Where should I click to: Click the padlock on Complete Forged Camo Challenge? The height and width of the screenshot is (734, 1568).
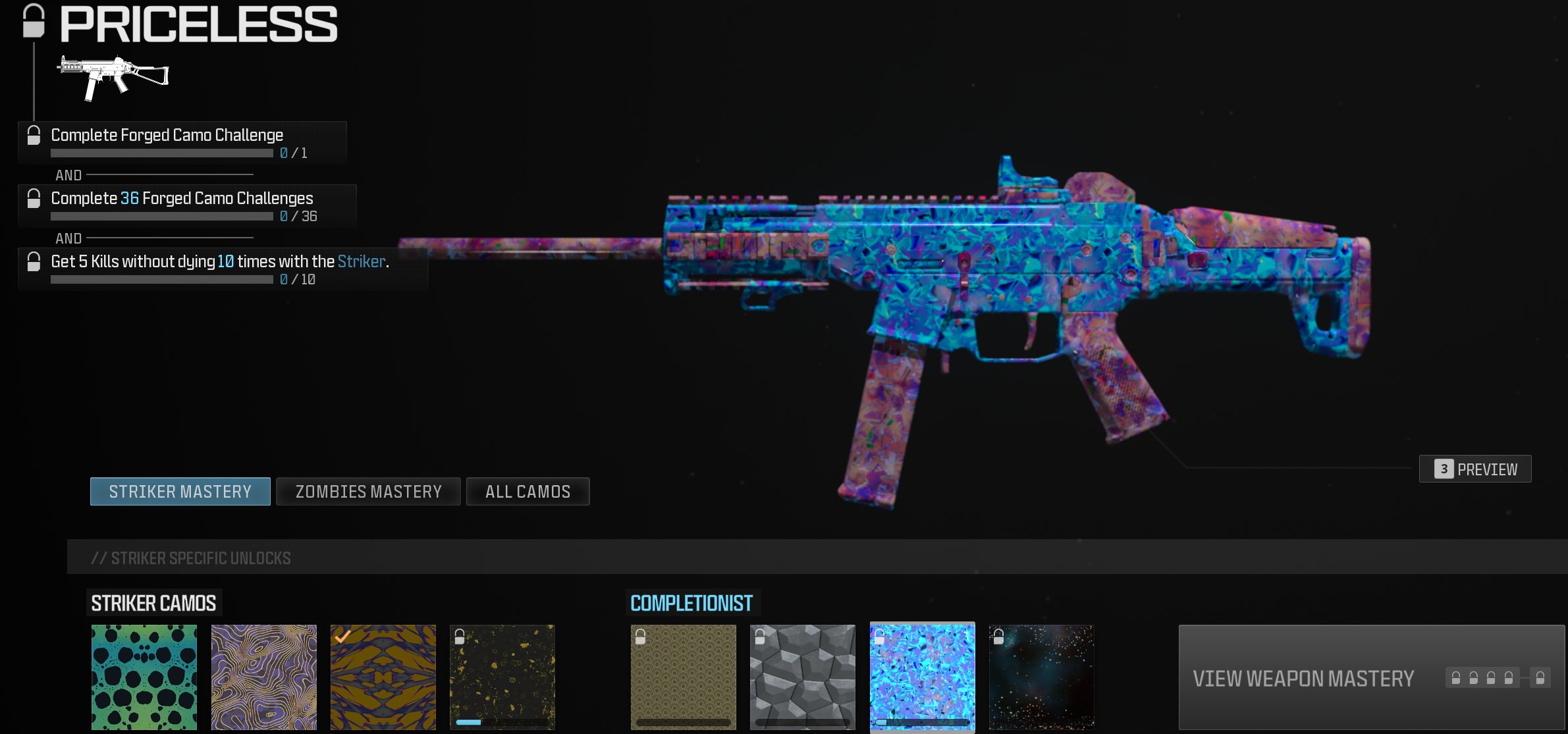pyautogui.click(x=32, y=137)
